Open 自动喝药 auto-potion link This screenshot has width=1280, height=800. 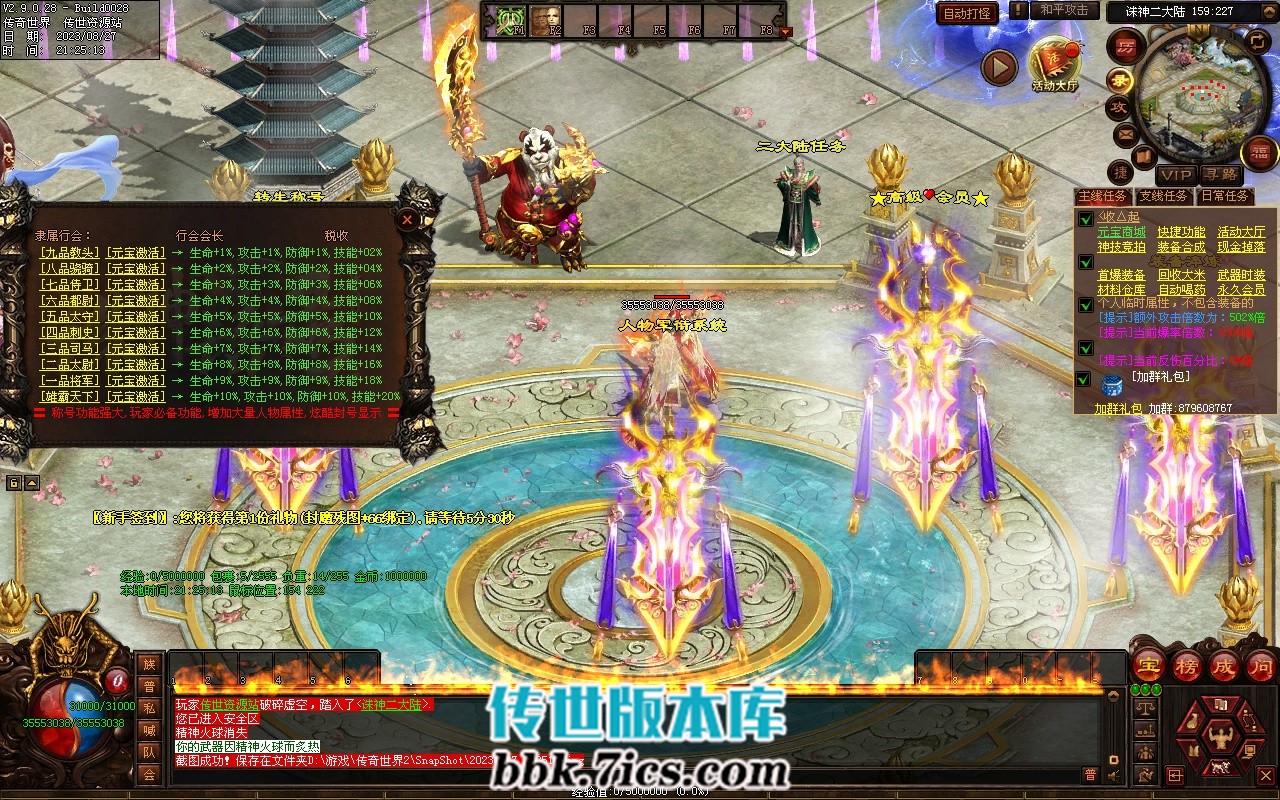click(1181, 290)
